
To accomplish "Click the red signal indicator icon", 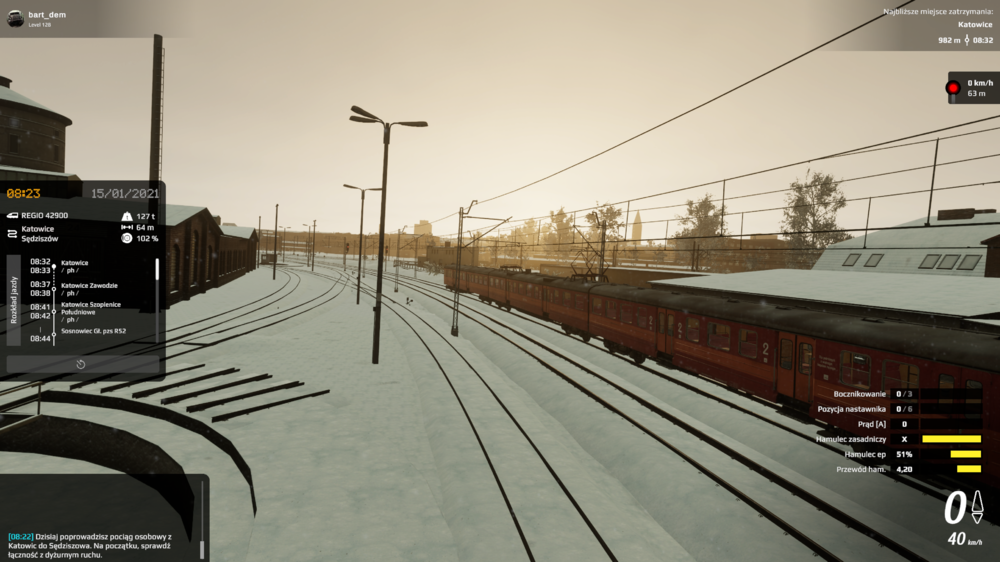I will pyautogui.click(x=953, y=88).
